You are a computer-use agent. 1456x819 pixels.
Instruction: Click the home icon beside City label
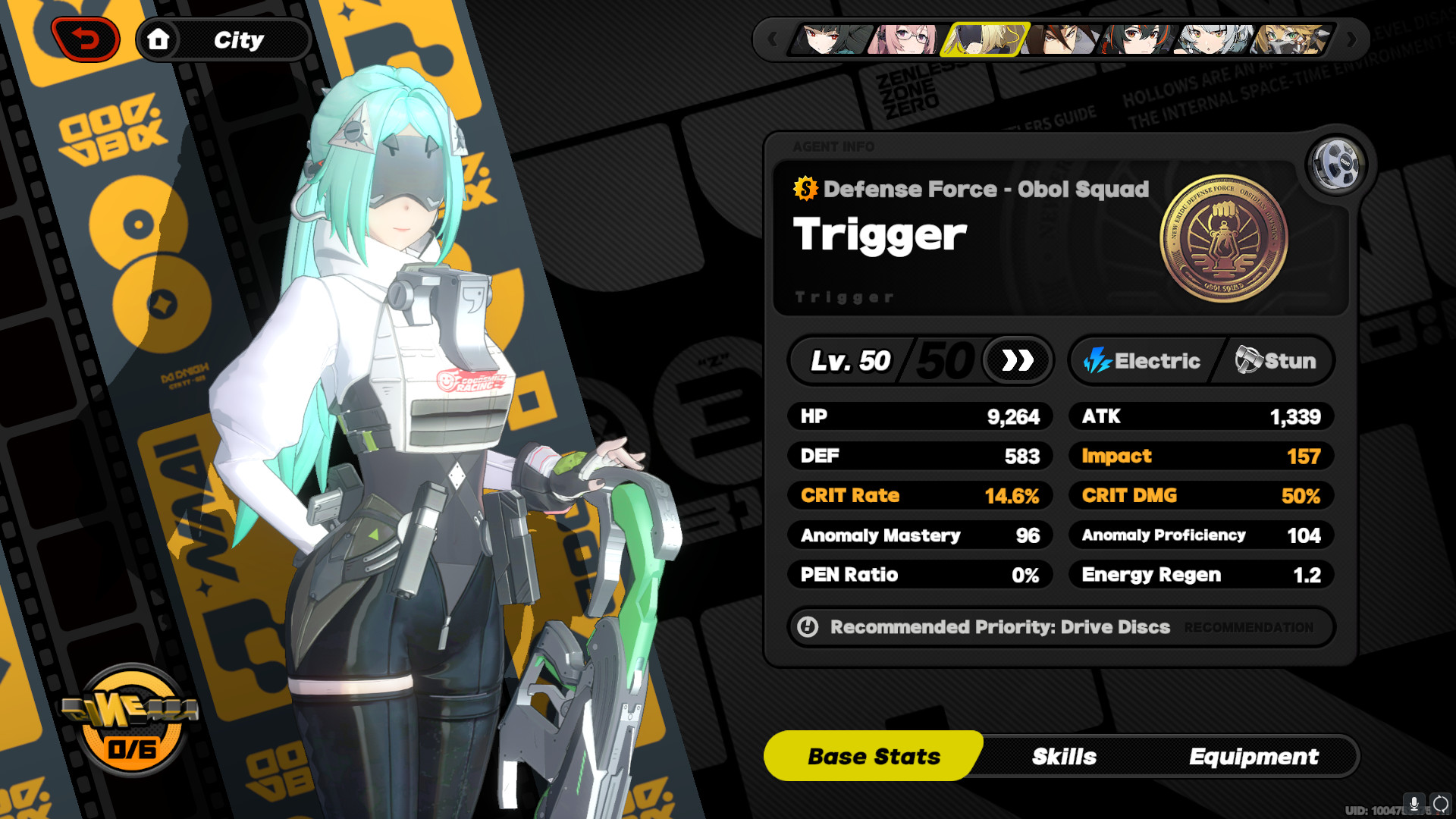click(159, 39)
